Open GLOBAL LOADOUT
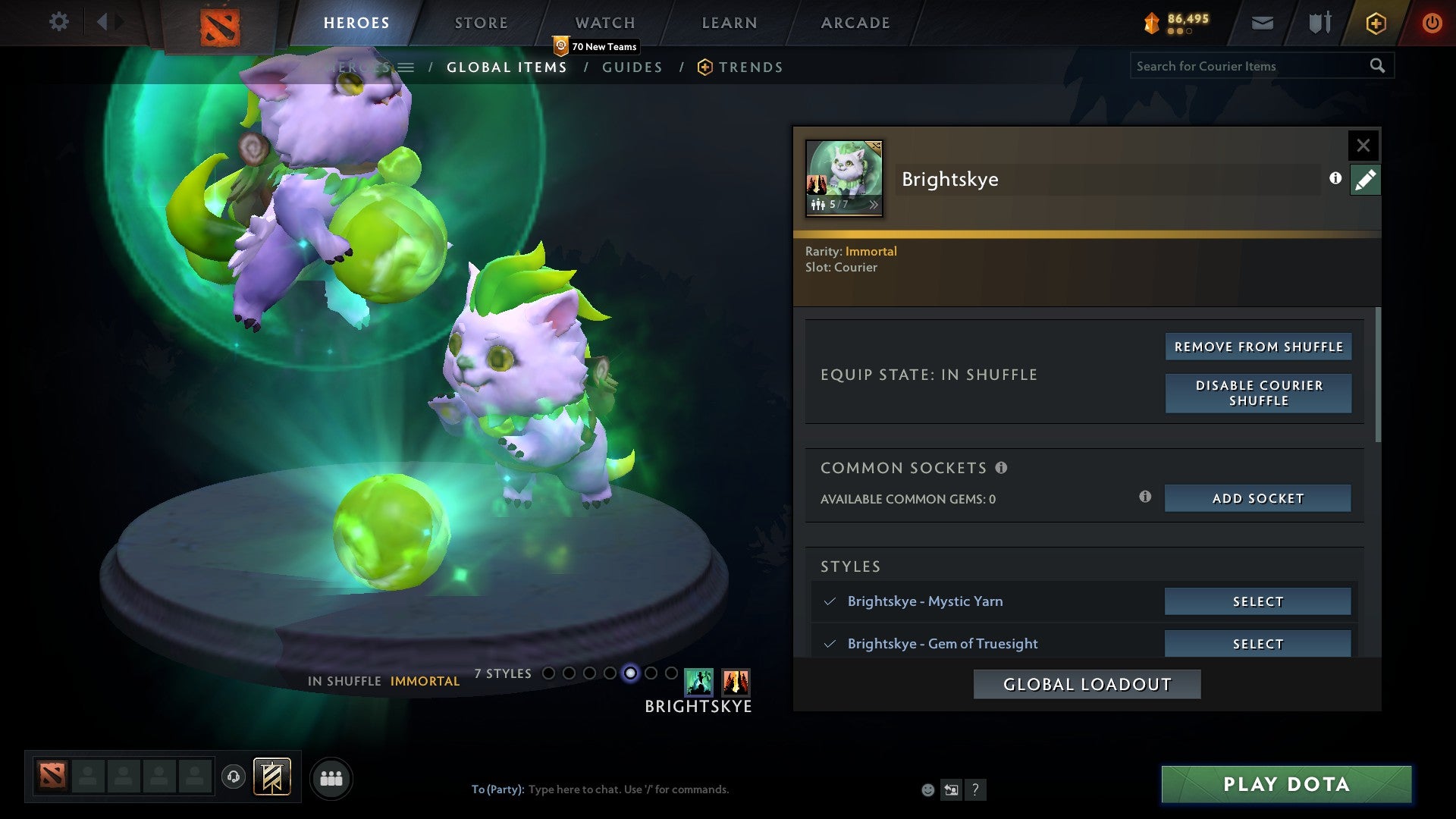The image size is (1456, 819). (x=1087, y=683)
